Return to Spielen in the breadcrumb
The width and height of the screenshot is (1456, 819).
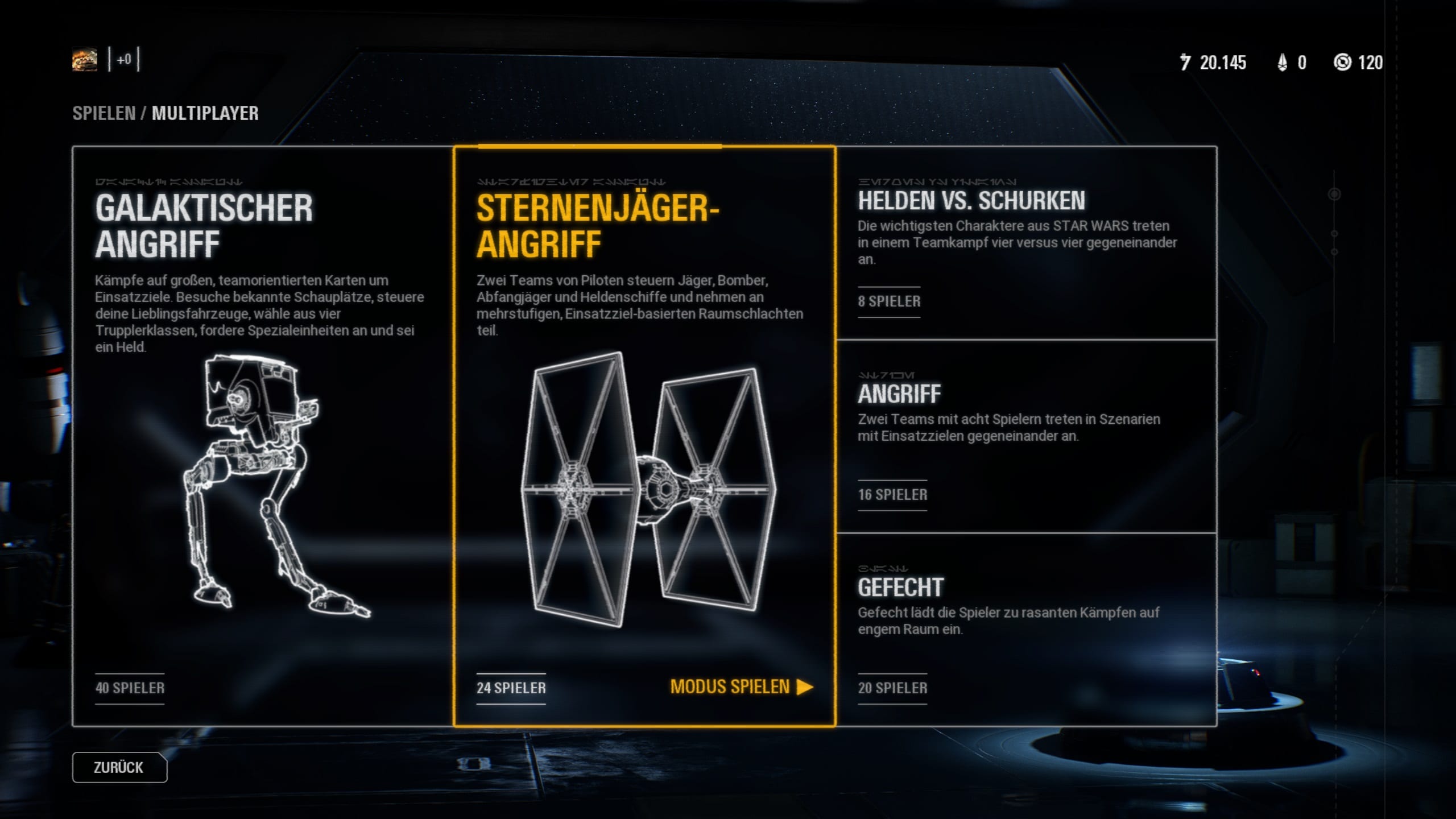104,113
